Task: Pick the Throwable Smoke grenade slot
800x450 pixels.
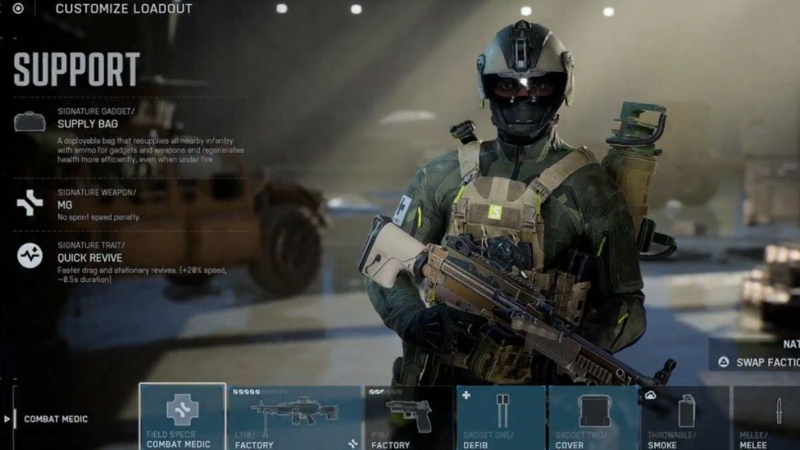Action: click(685, 417)
